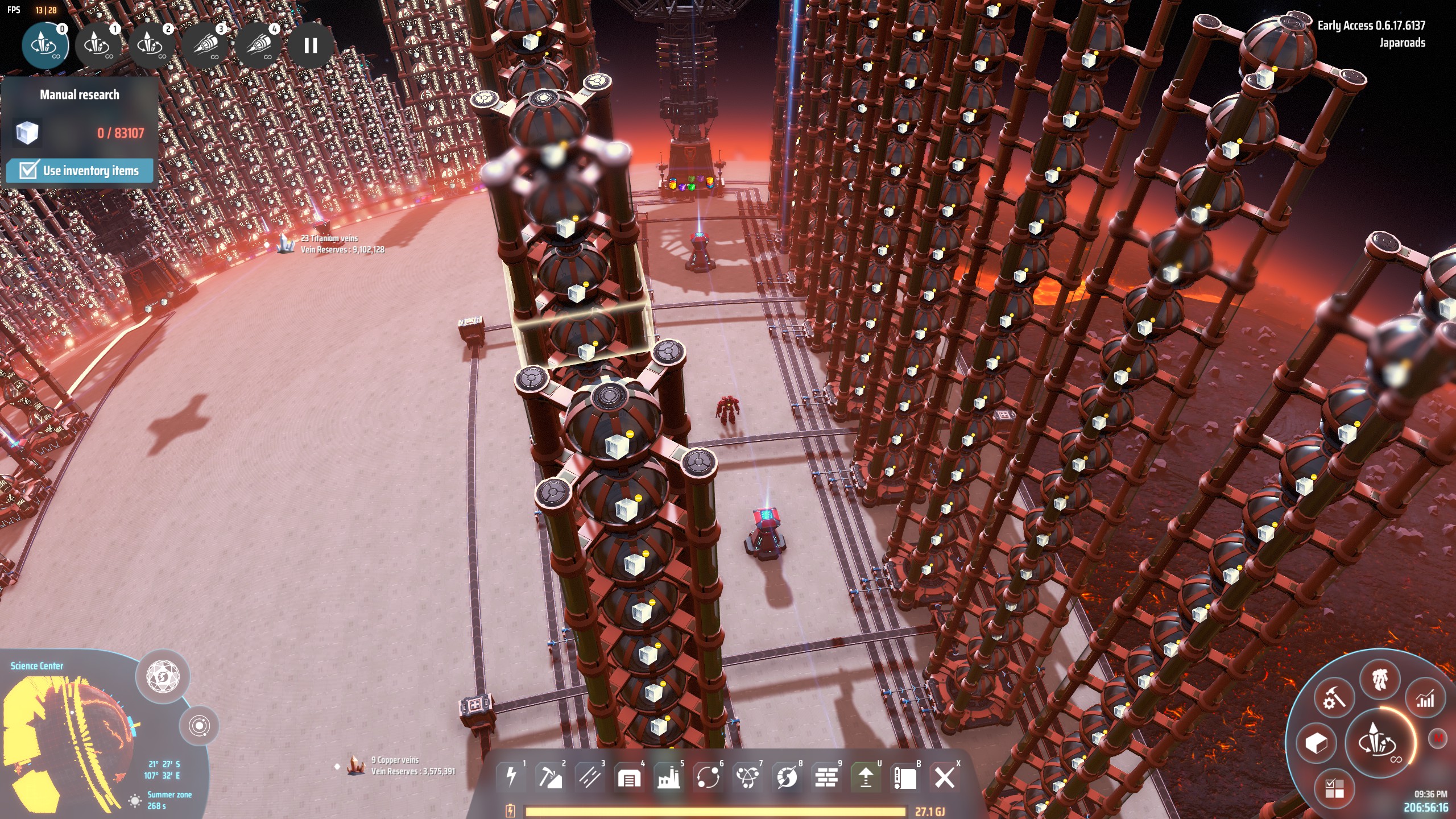The height and width of the screenshot is (819, 1456).
Task: Toggle the Use inventory items checkbox
Action: 28,170
